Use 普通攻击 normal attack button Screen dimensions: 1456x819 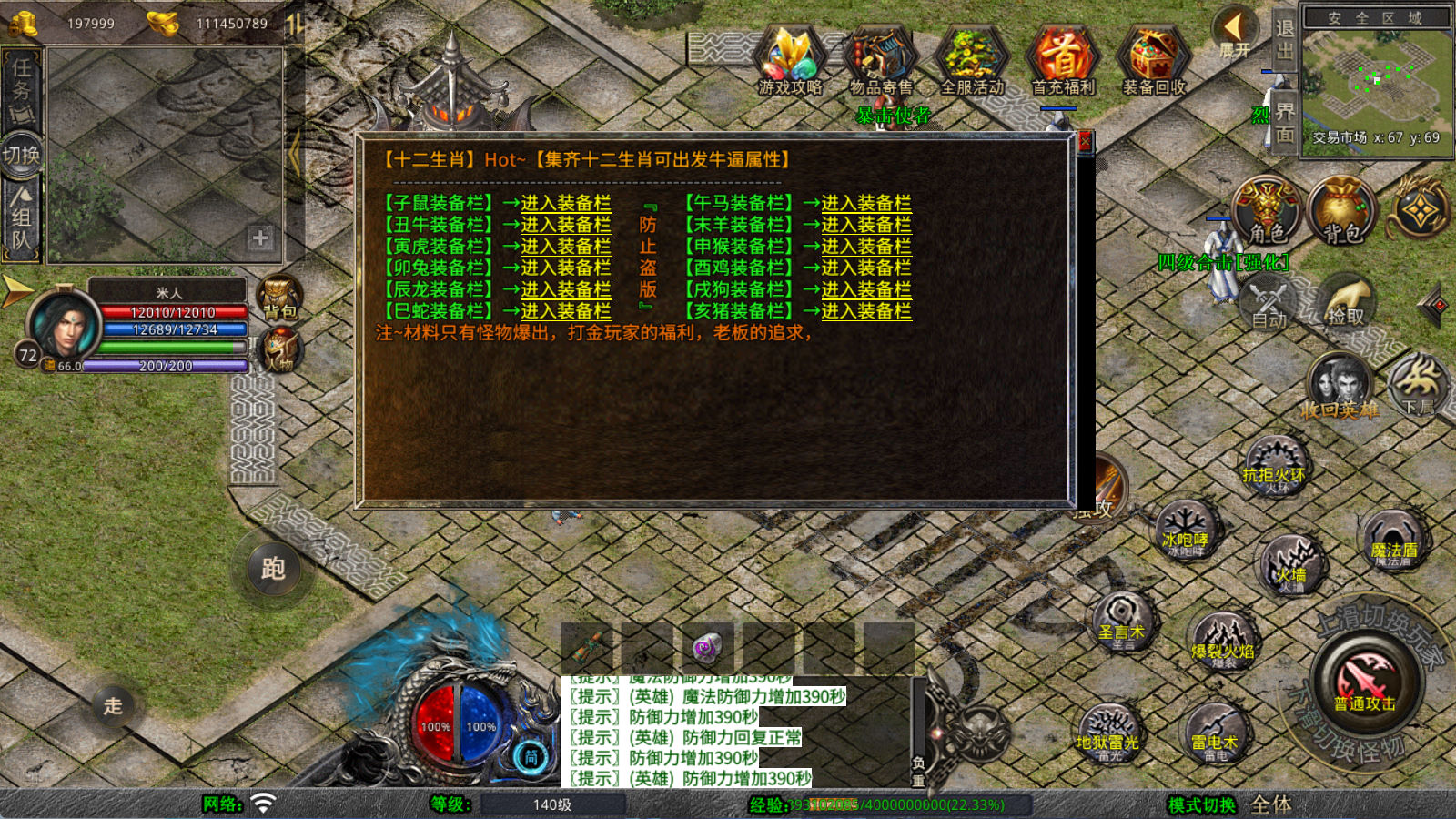click(x=1364, y=682)
